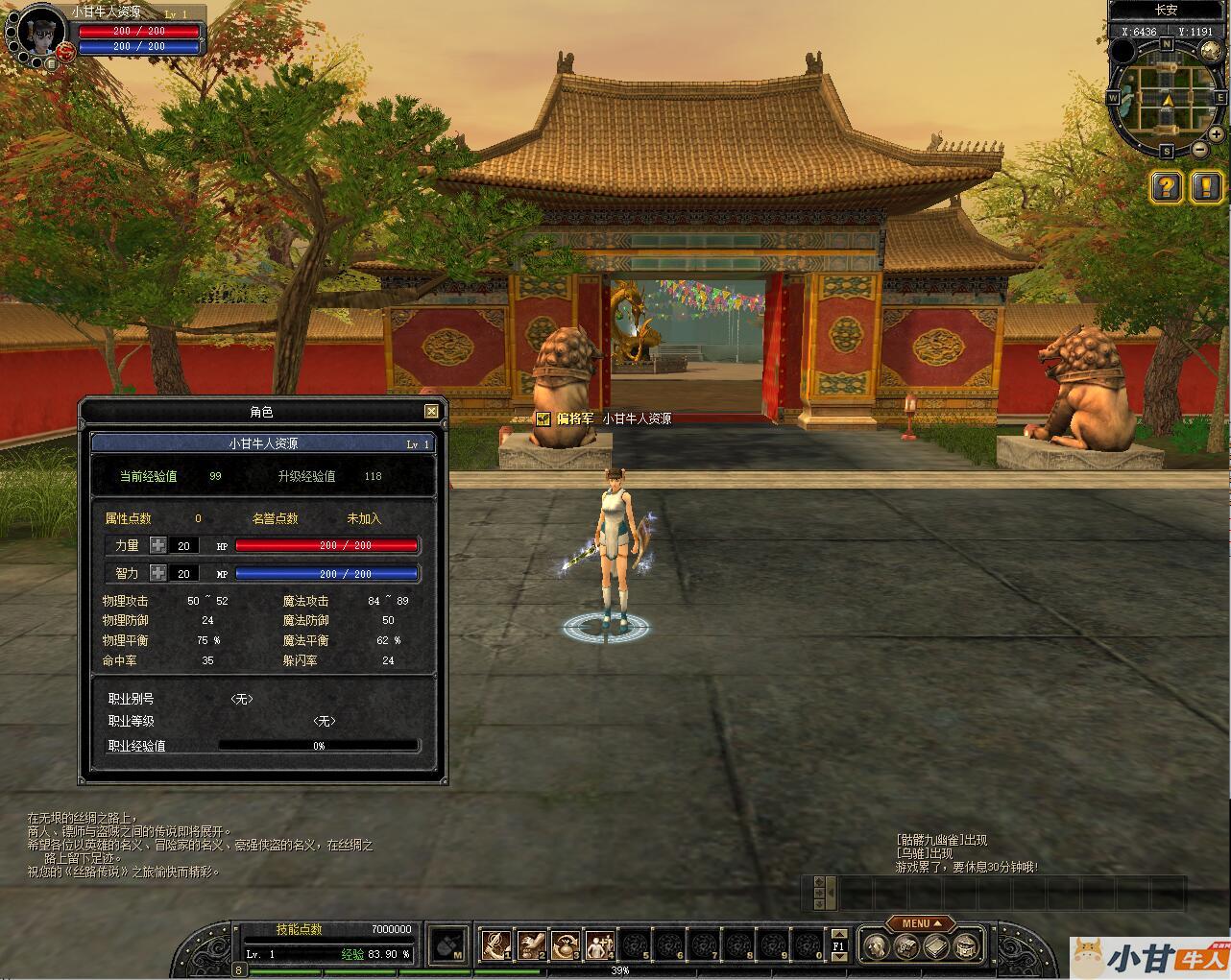Activate the skill in hotbar slot 1
Viewport: 1231px width, 980px height.
[x=496, y=945]
